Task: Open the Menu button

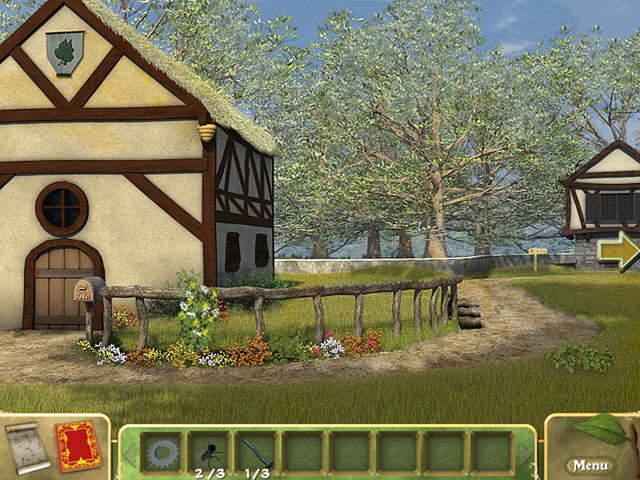Action: pos(590,465)
